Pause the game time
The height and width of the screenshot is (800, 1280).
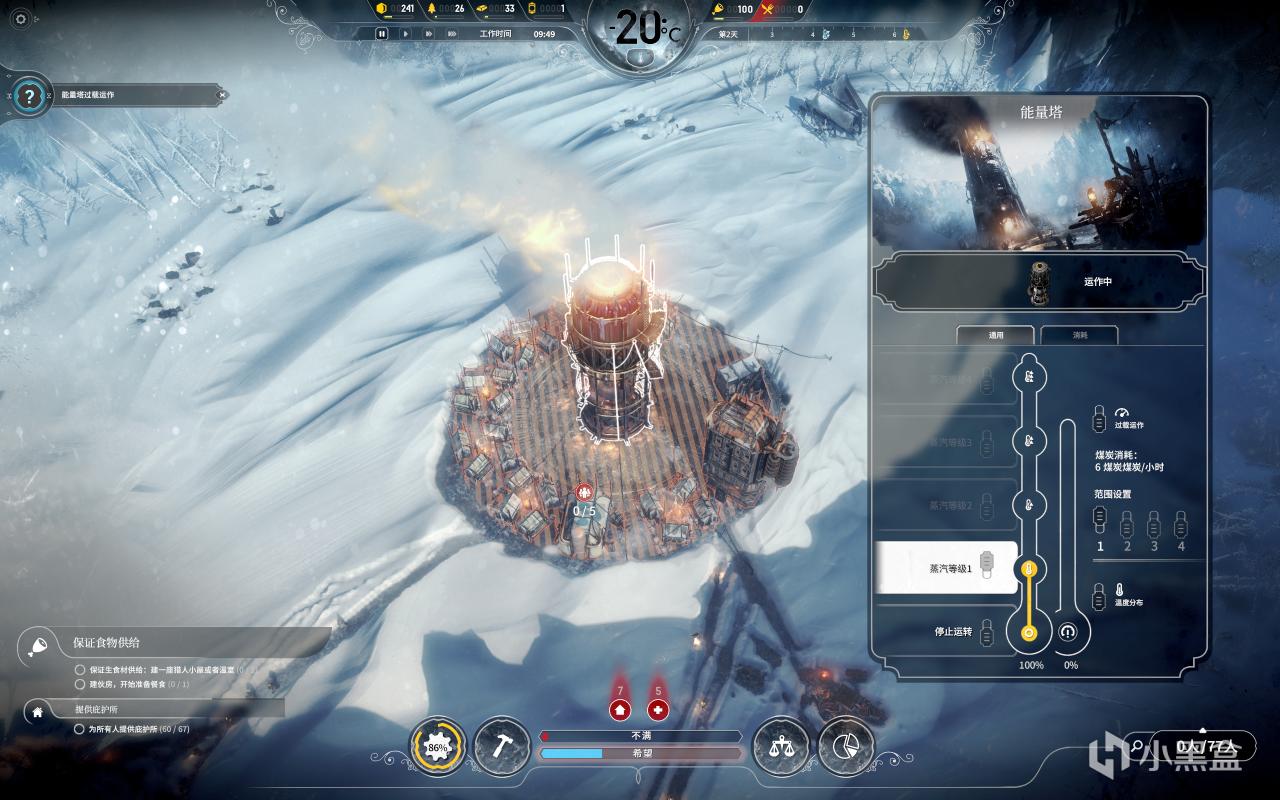pyautogui.click(x=381, y=33)
